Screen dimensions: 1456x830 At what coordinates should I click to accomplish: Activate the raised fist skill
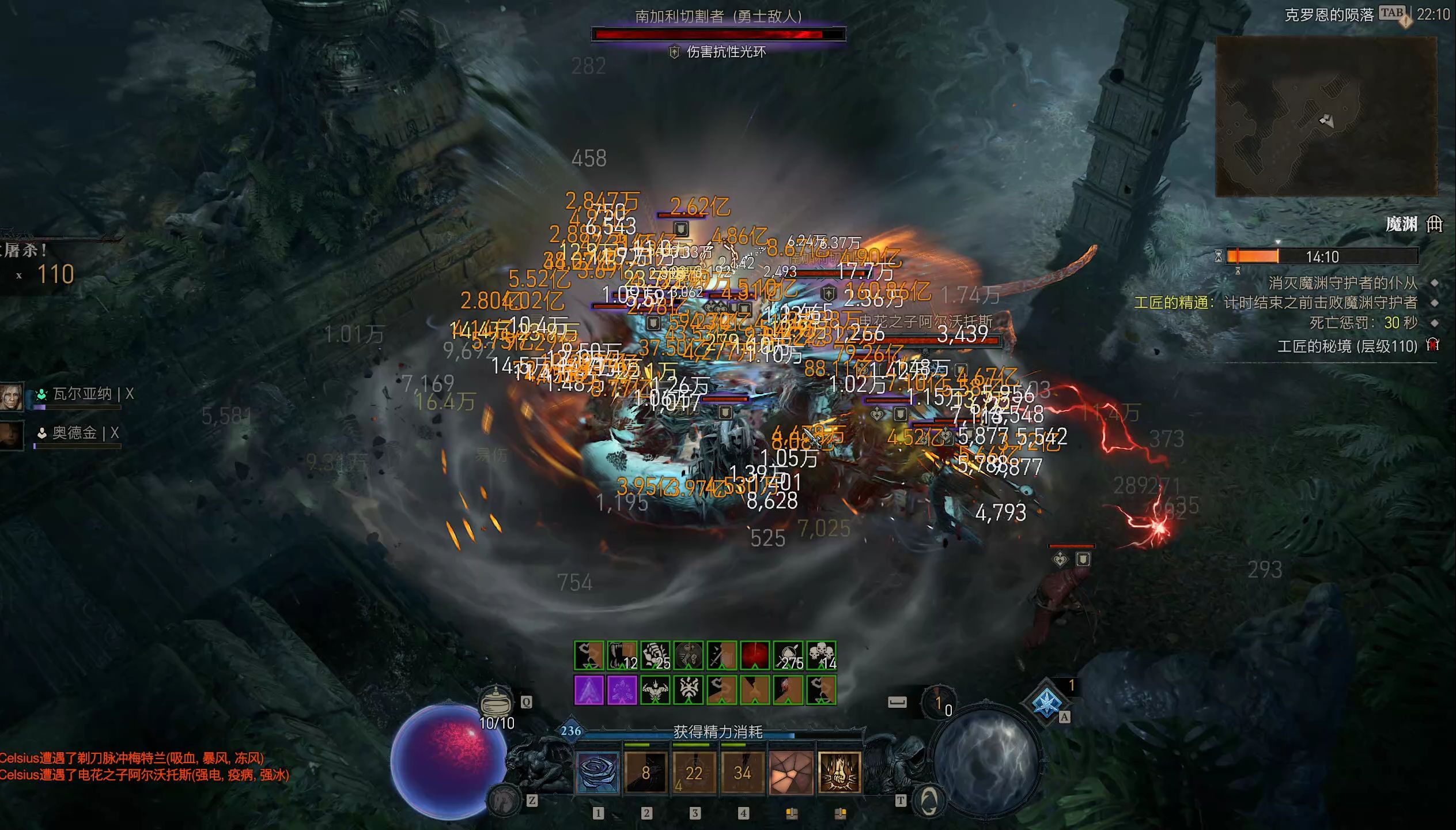click(x=839, y=772)
